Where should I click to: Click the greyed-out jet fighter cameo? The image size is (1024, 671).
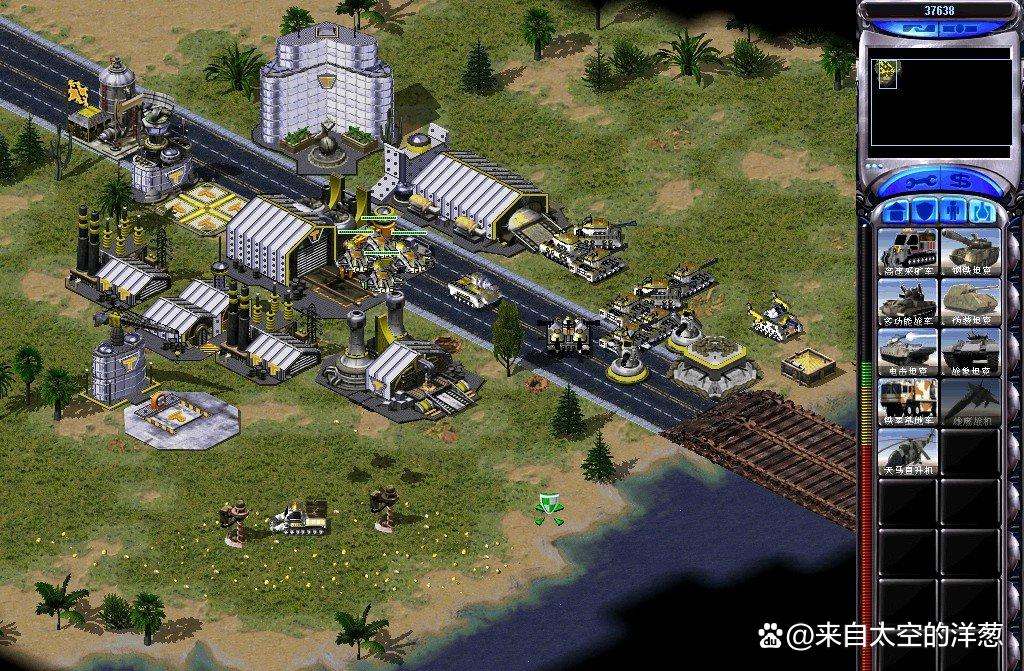[970, 401]
